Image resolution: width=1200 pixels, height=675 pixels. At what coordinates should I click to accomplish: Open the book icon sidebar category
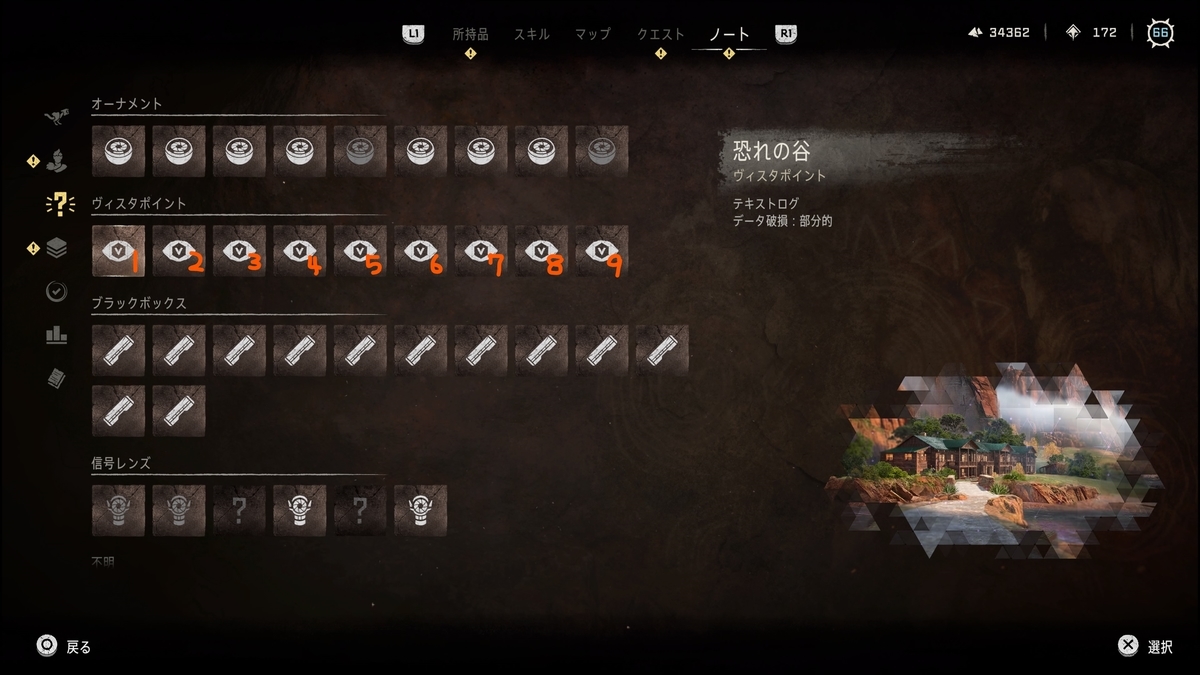[x=57, y=379]
